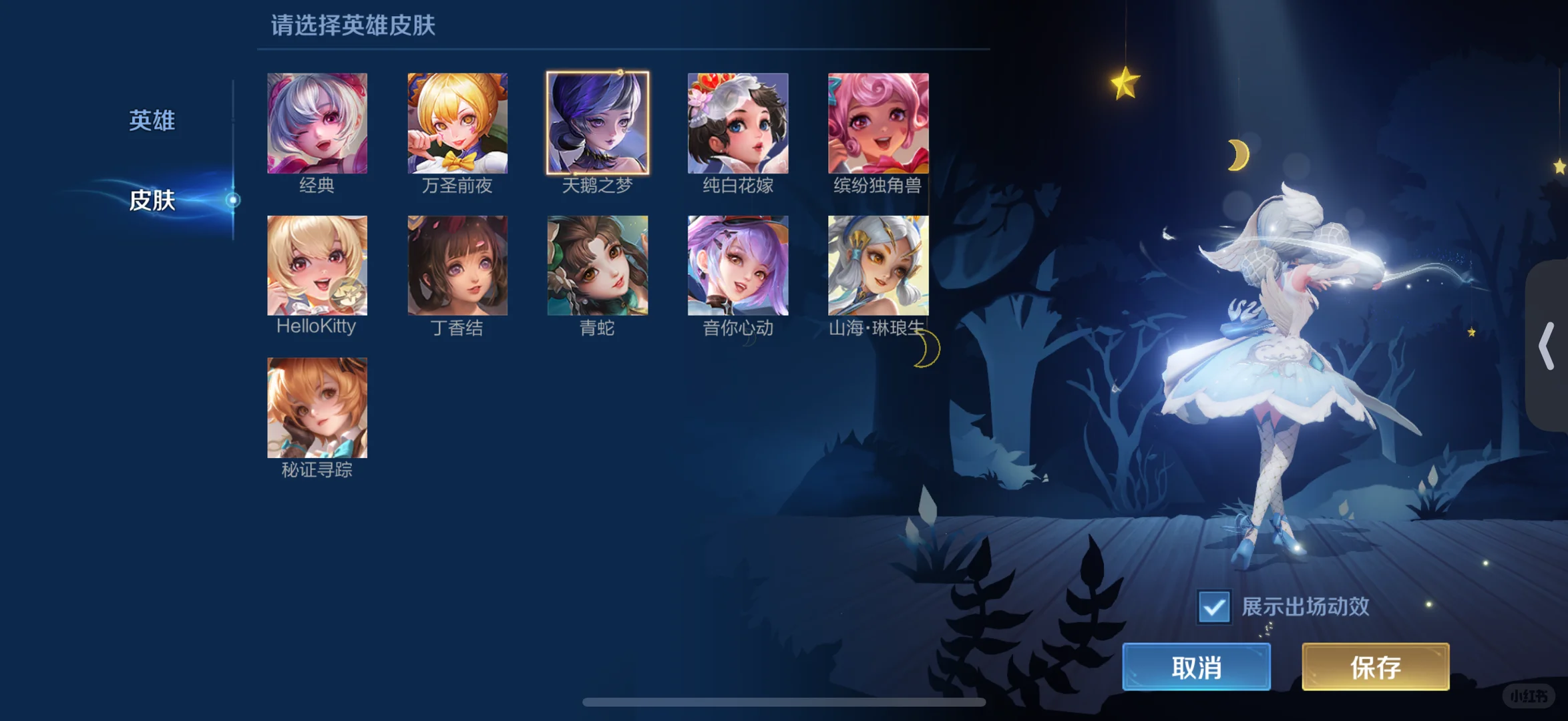The image size is (1568, 721).
Task: Disable the 展示出场动效 entrance animation checkbox
Action: coord(1213,606)
